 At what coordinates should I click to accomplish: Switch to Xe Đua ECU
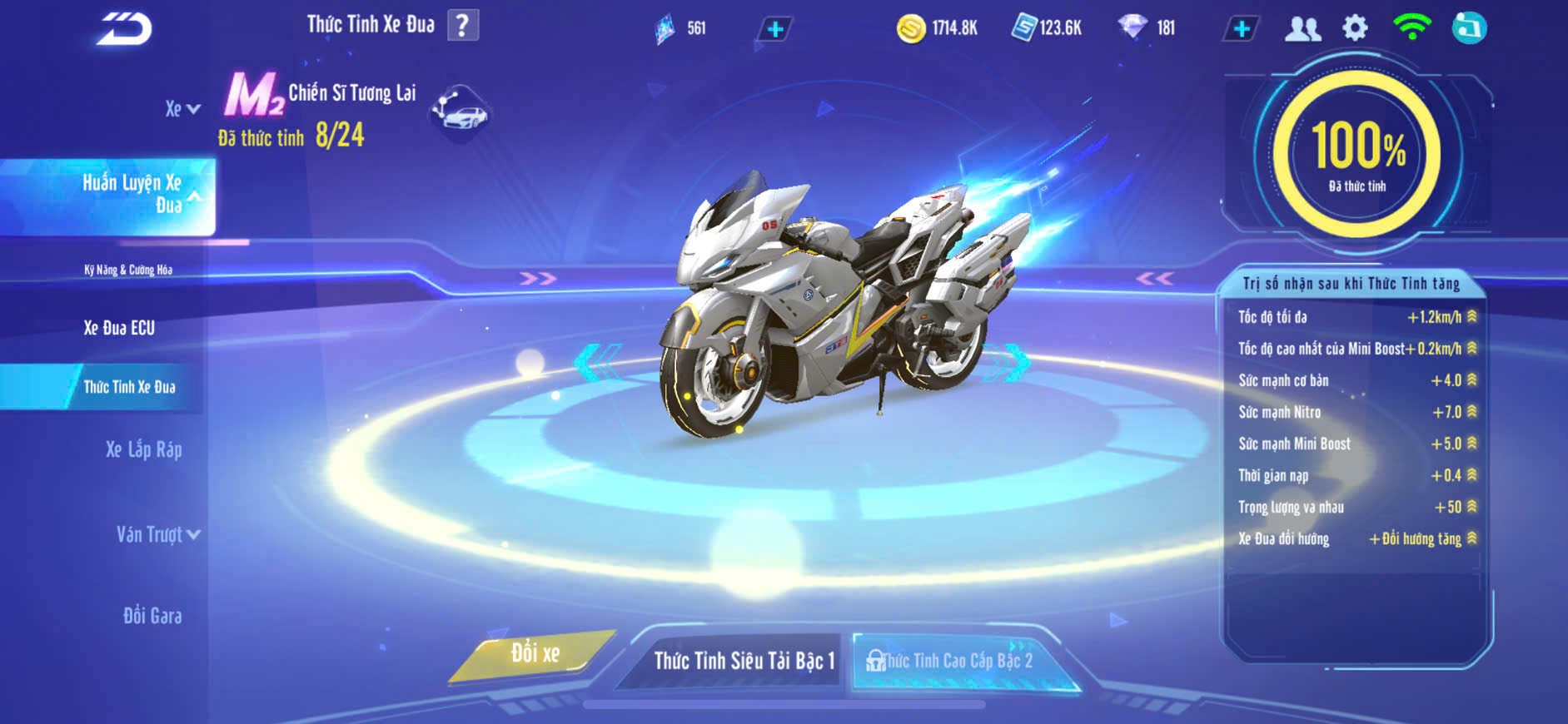(x=119, y=328)
